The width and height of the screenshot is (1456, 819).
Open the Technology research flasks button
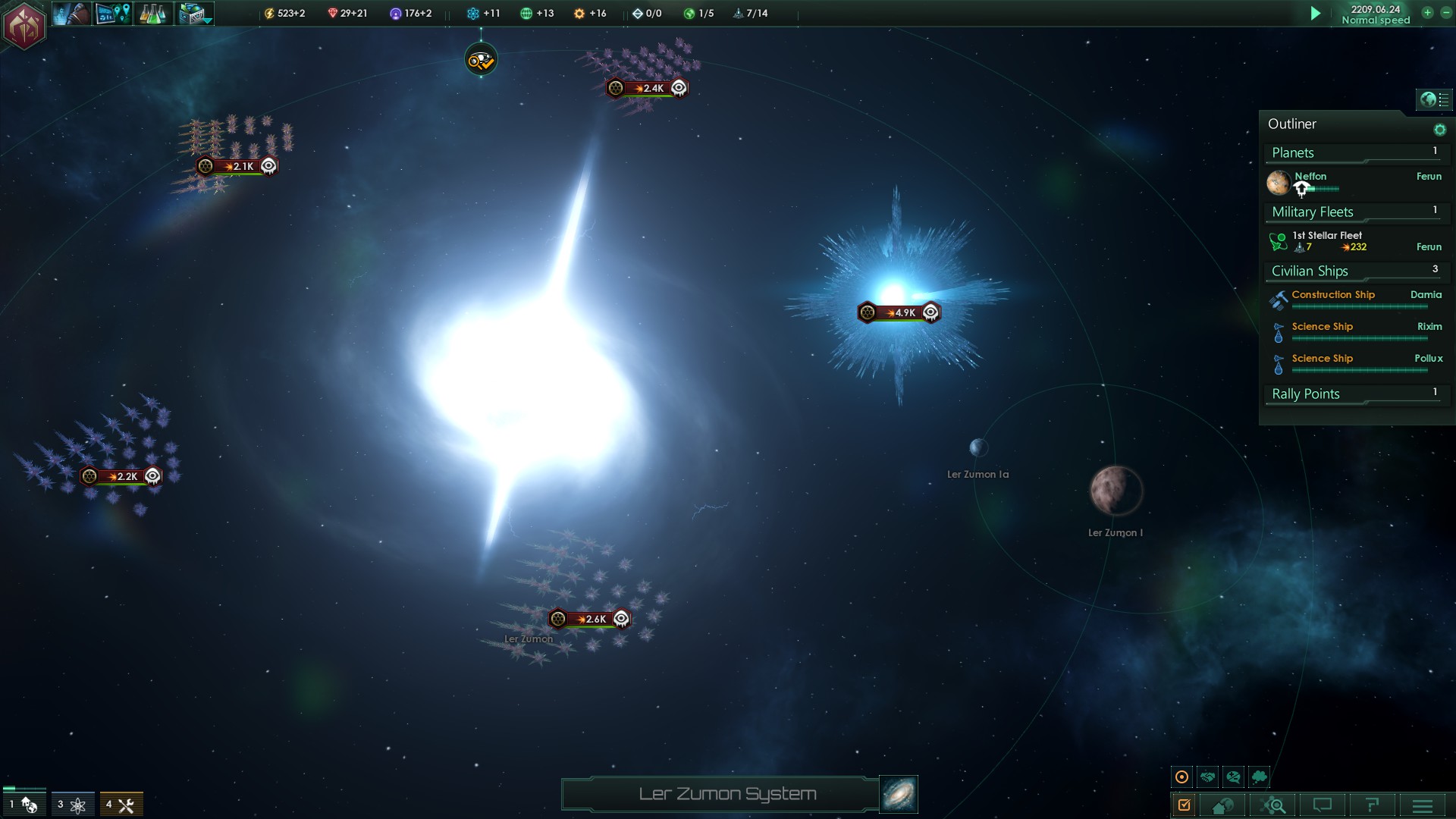153,14
